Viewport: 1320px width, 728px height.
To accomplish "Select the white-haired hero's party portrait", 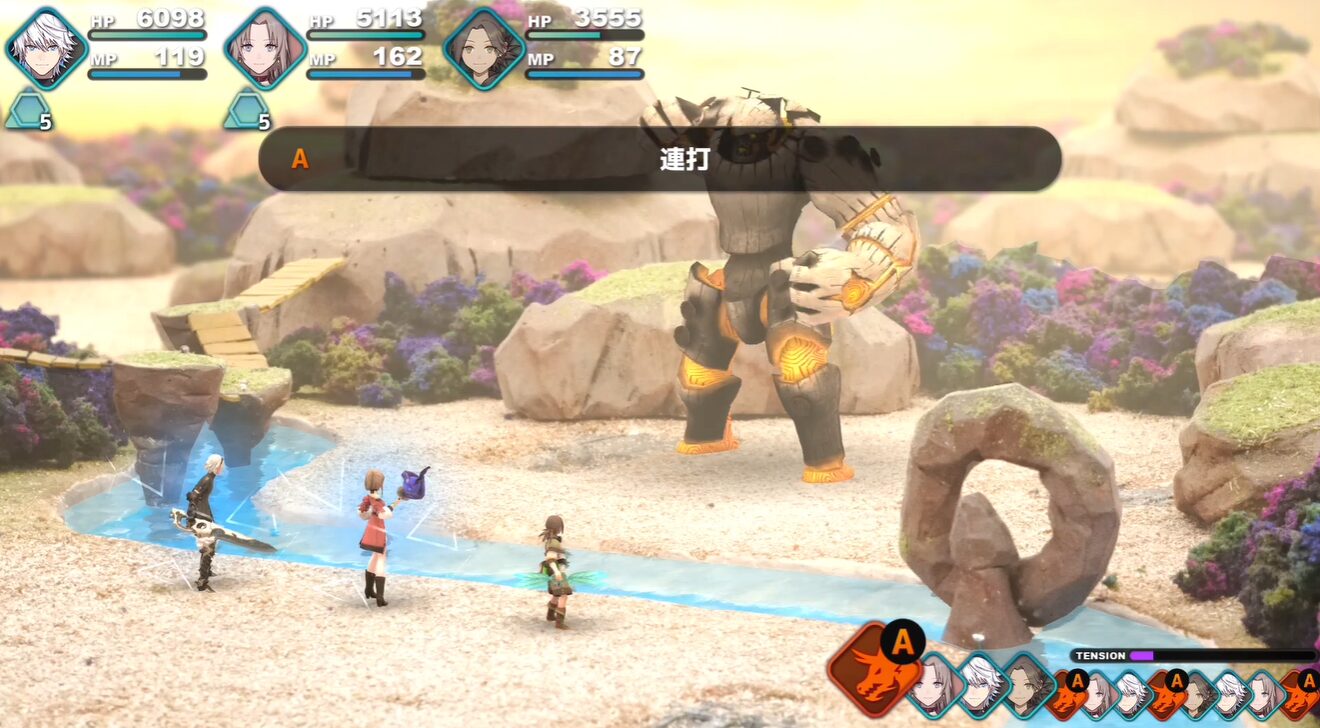I will click(x=47, y=49).
